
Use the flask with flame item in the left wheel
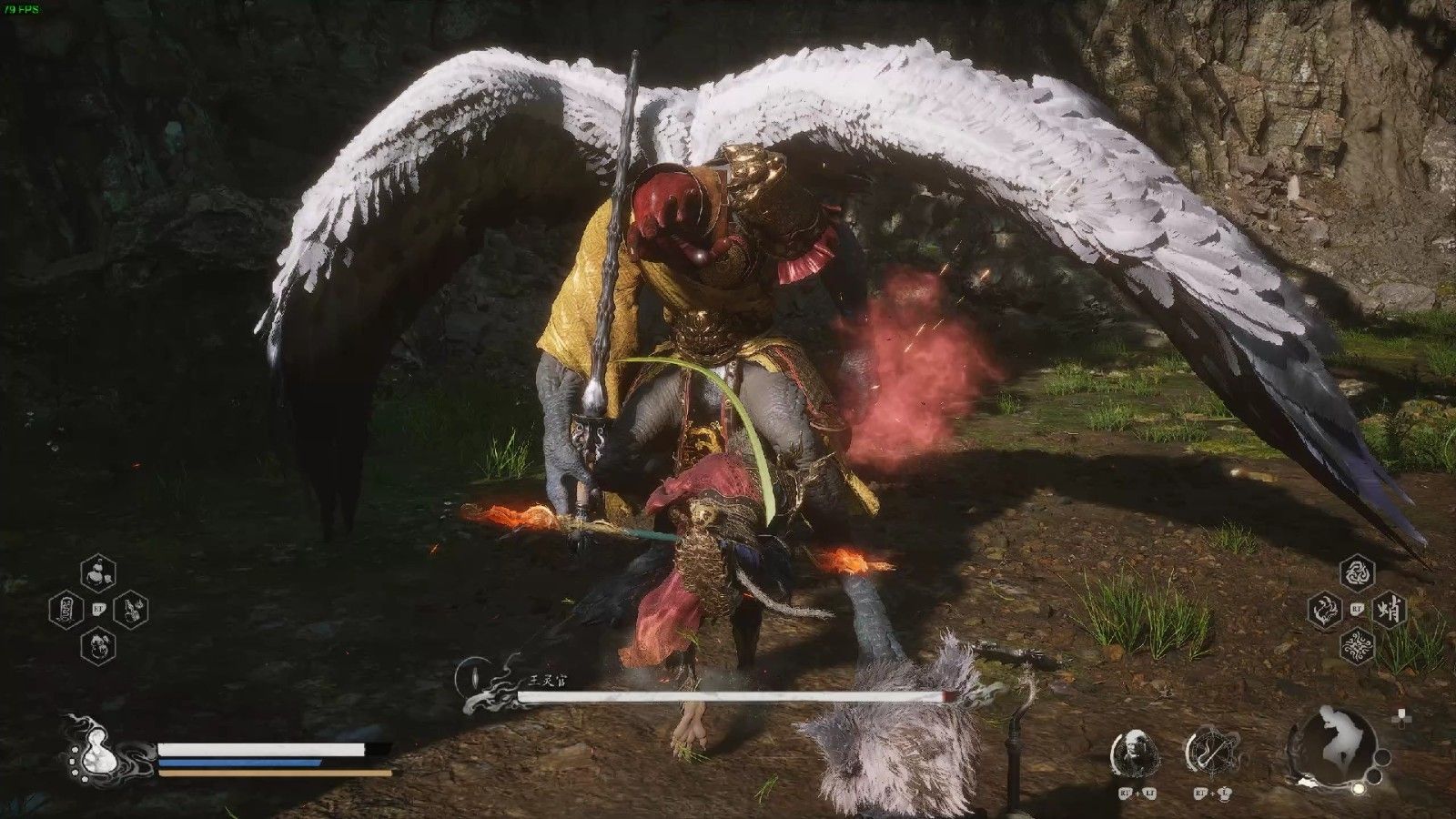(130, 609)
